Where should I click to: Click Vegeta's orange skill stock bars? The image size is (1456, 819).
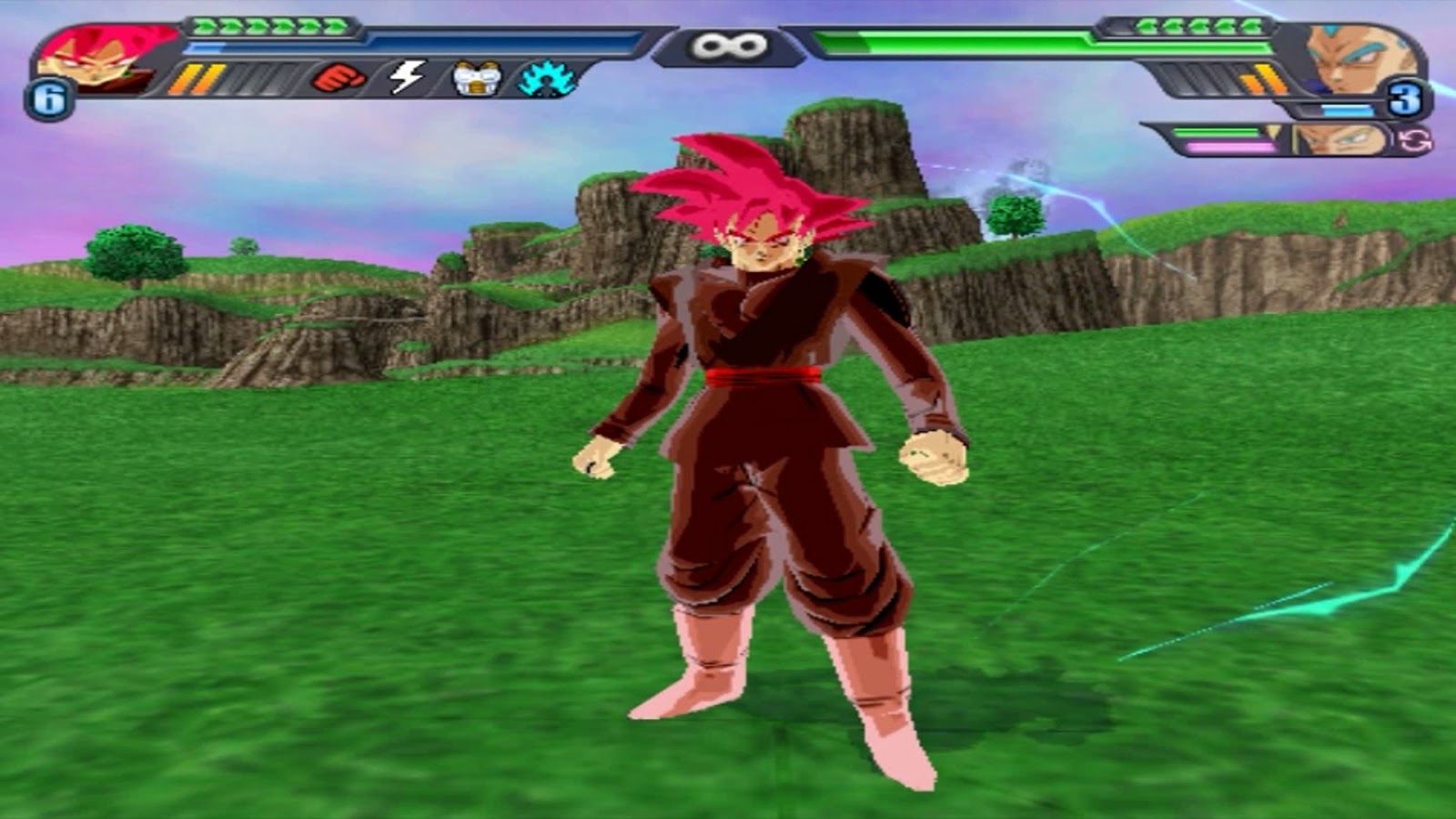tap(1265, 77)
